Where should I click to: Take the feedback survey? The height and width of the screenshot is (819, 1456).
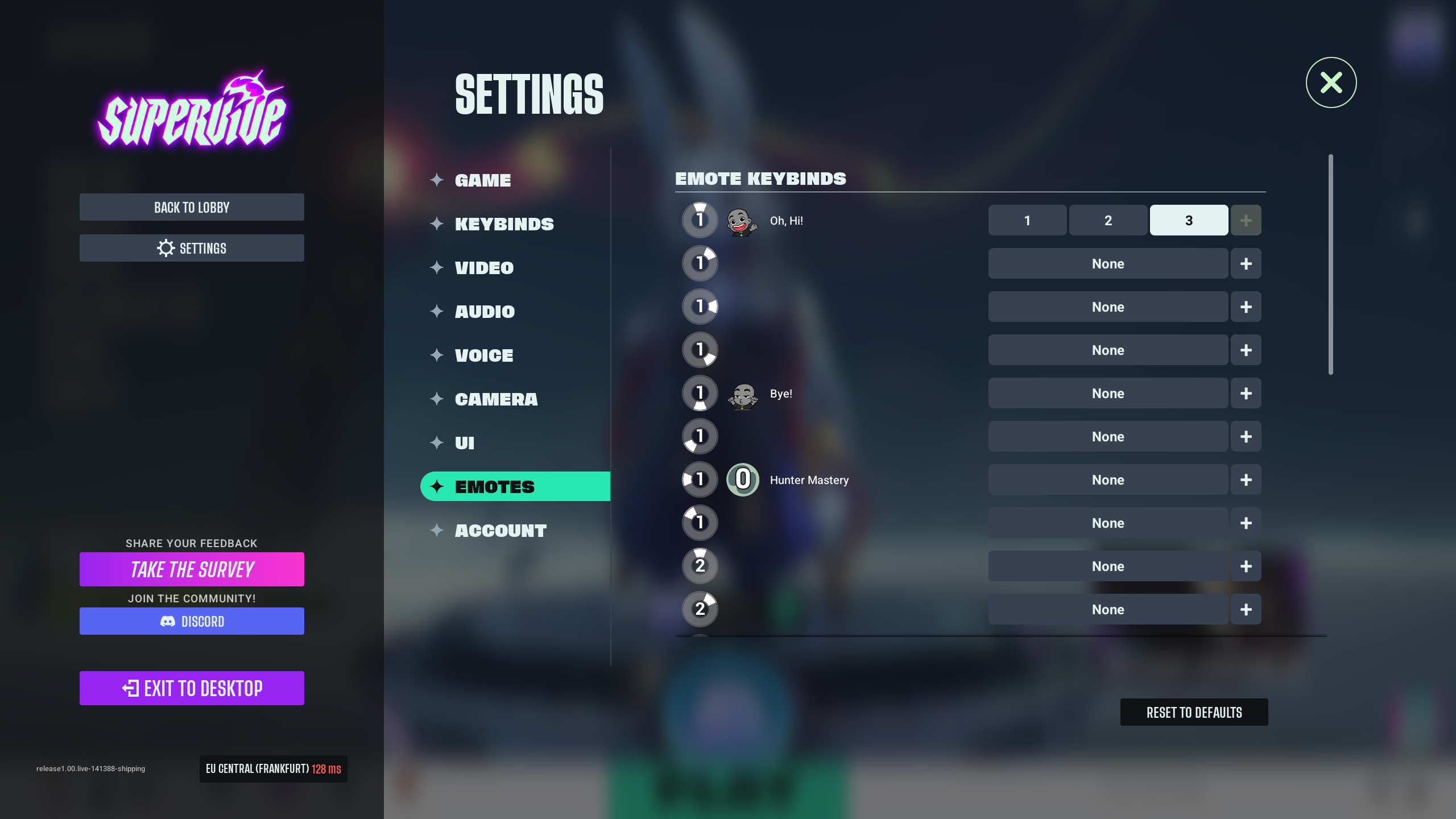coord(192,569)
